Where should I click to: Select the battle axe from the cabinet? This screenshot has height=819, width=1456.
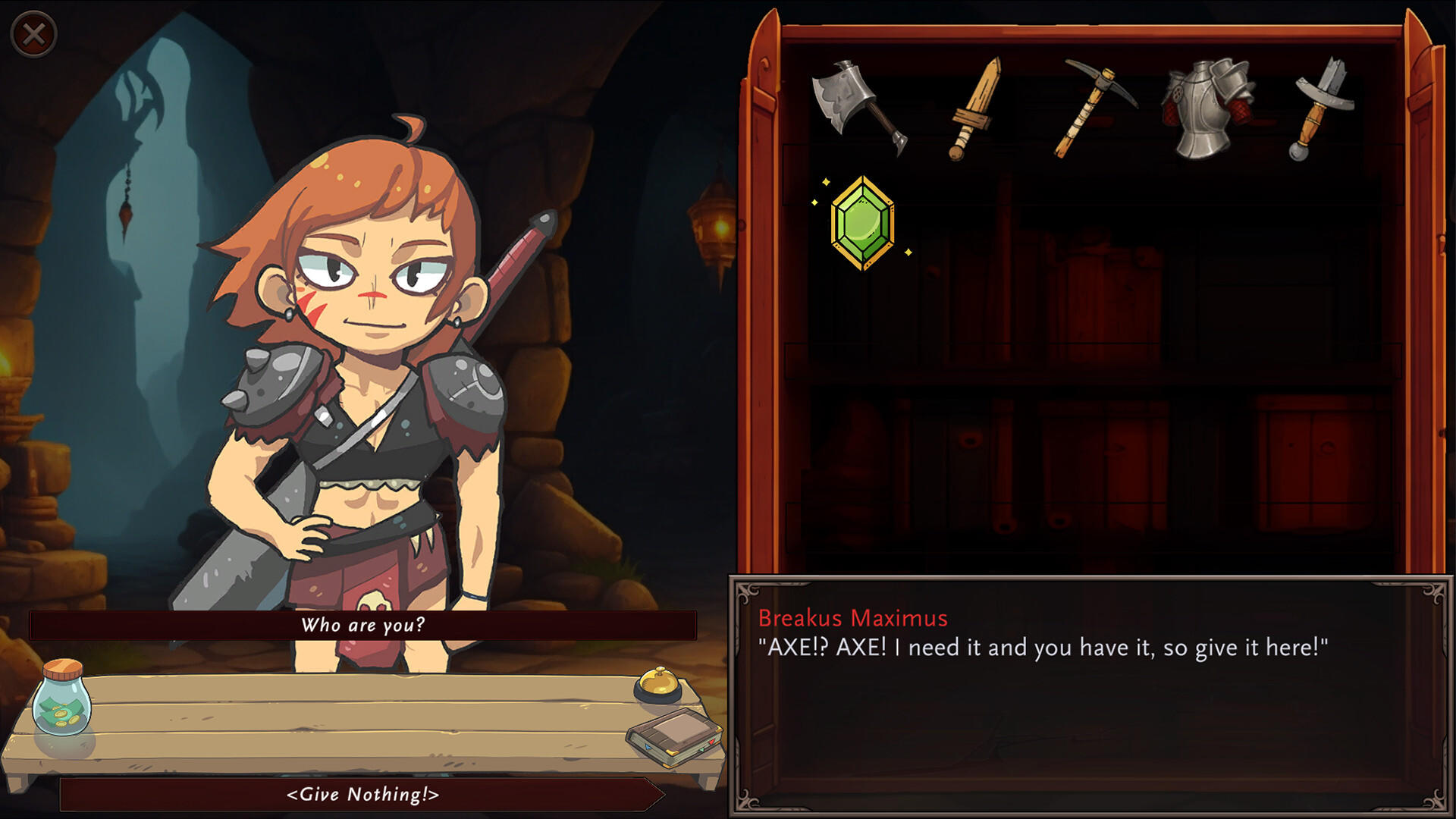pyautogui.click(x=857, y=106)
